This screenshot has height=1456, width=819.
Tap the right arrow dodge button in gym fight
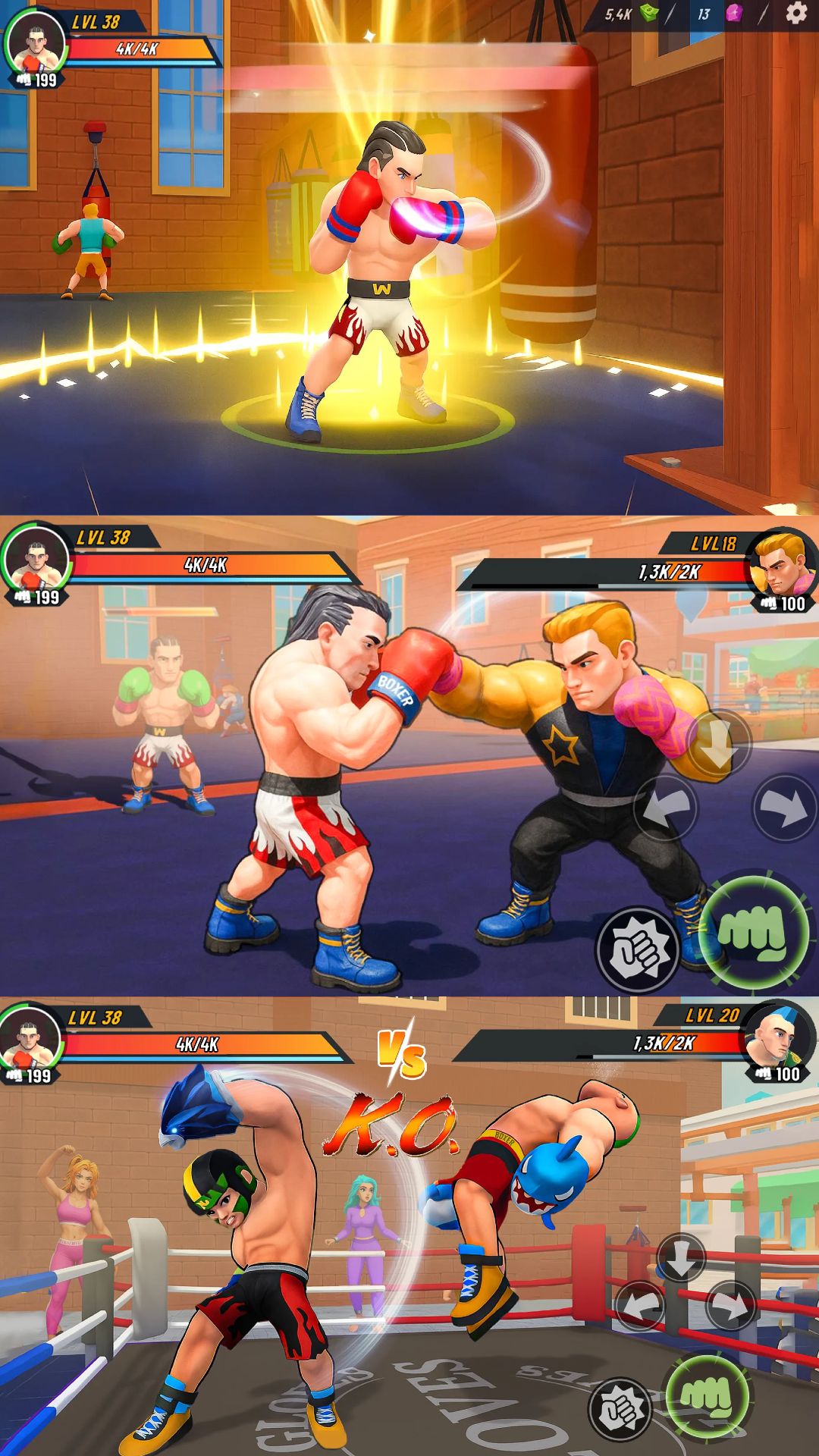784,808
